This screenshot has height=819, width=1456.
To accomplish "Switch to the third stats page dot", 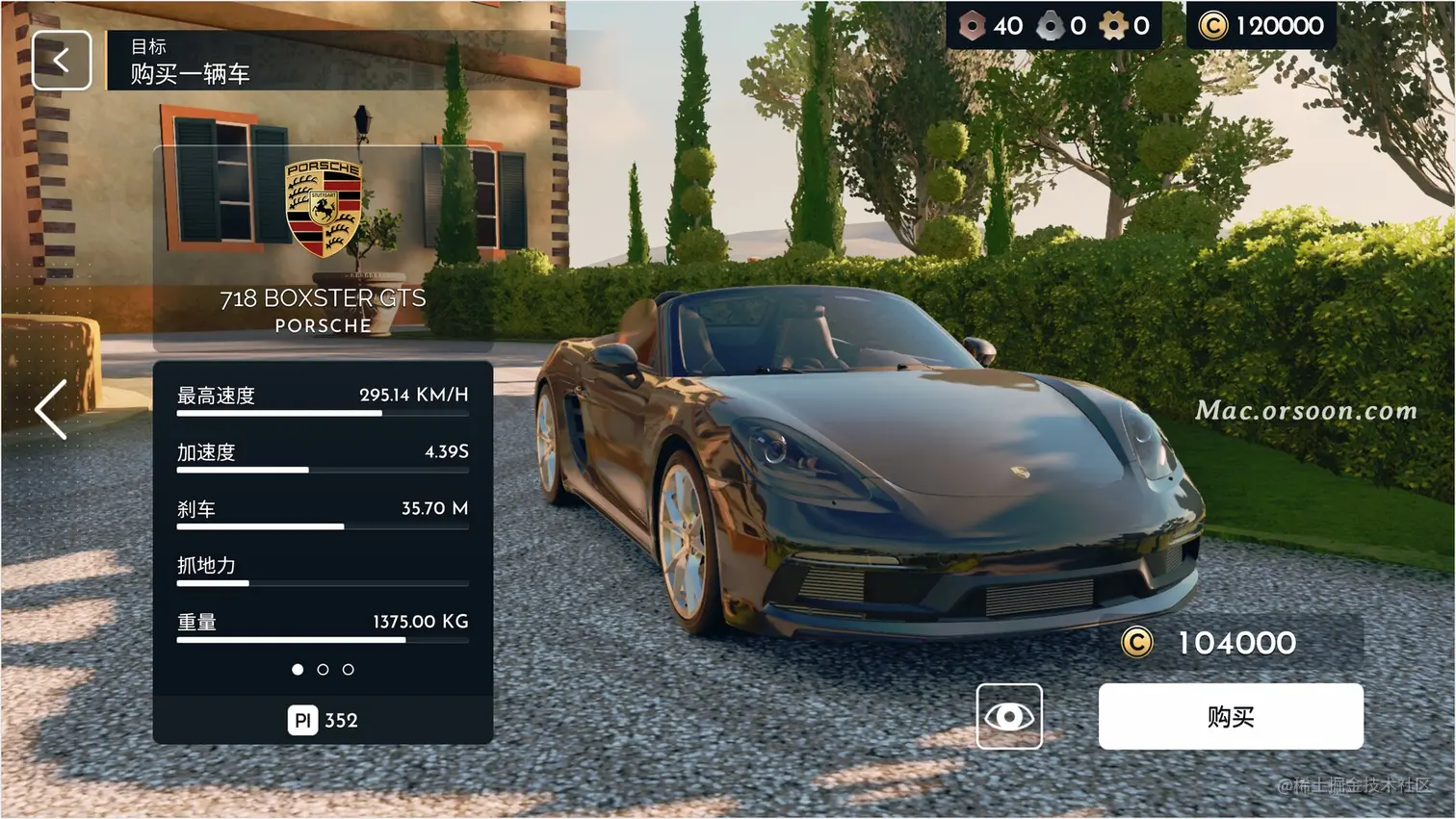I will point(349,670).
